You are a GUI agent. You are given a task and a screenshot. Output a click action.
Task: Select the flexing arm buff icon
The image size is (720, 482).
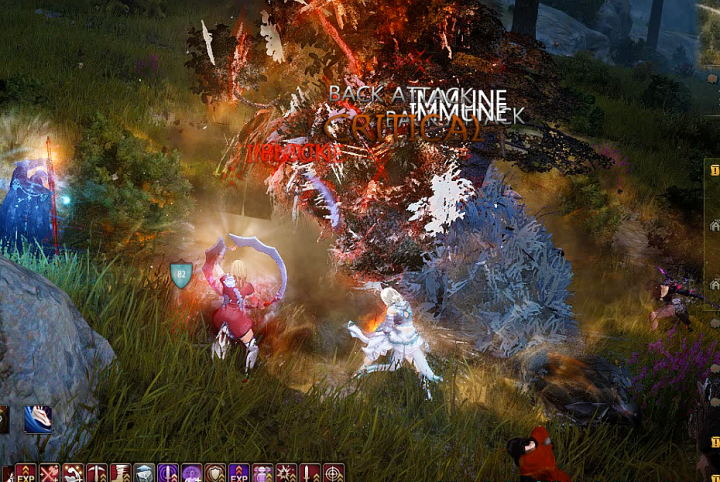[73, 473]
